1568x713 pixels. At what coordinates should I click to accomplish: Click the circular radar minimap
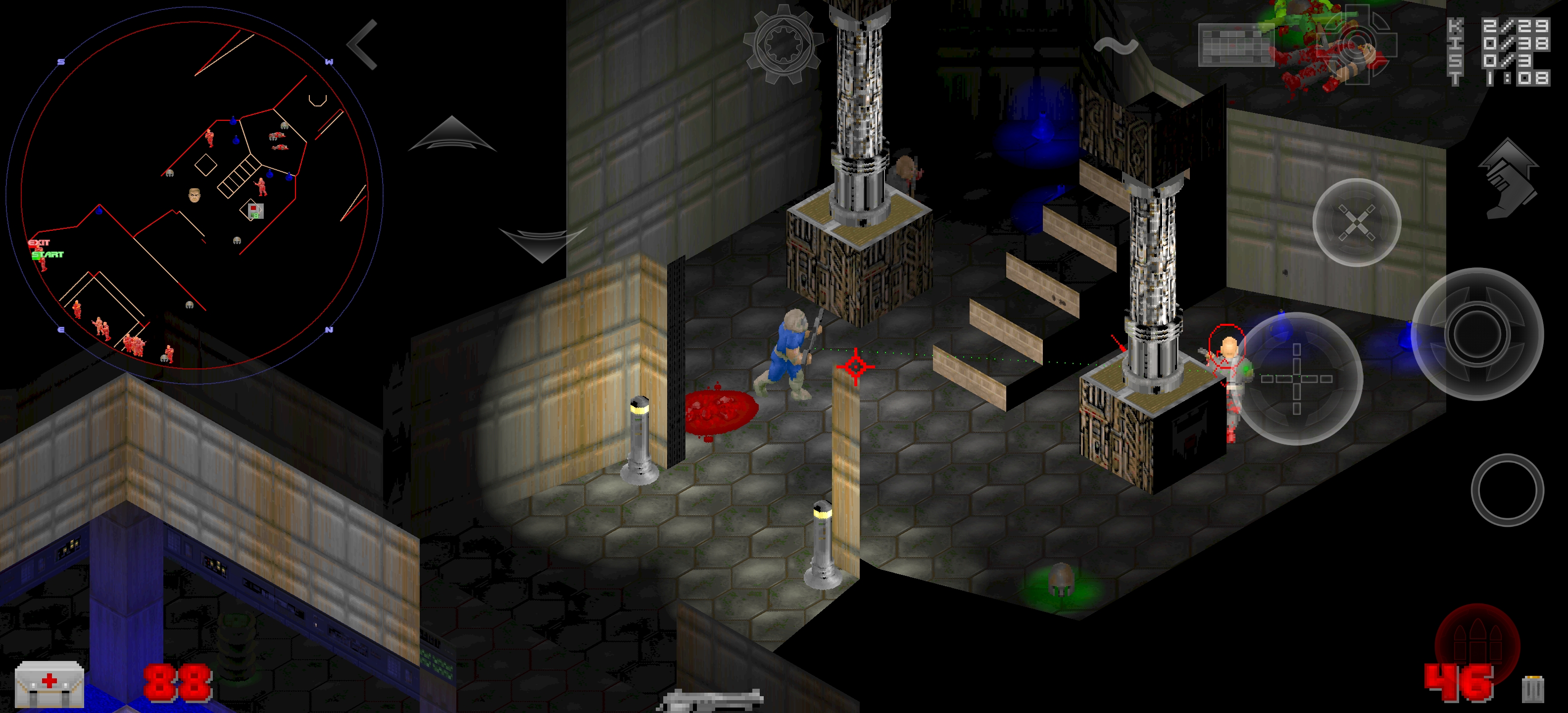[194, 196]
